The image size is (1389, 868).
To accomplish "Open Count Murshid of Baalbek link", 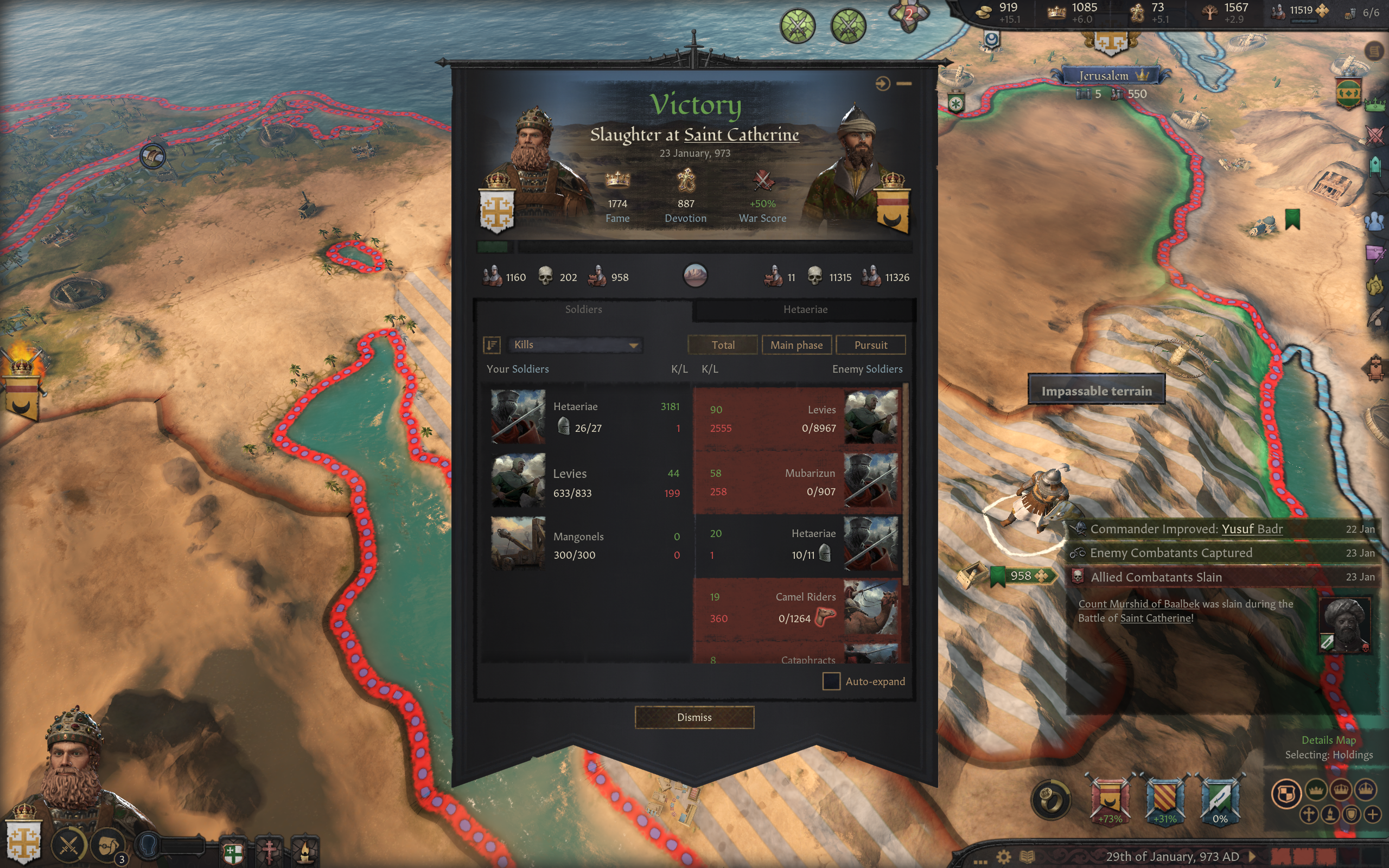I will click(1138, 604).
